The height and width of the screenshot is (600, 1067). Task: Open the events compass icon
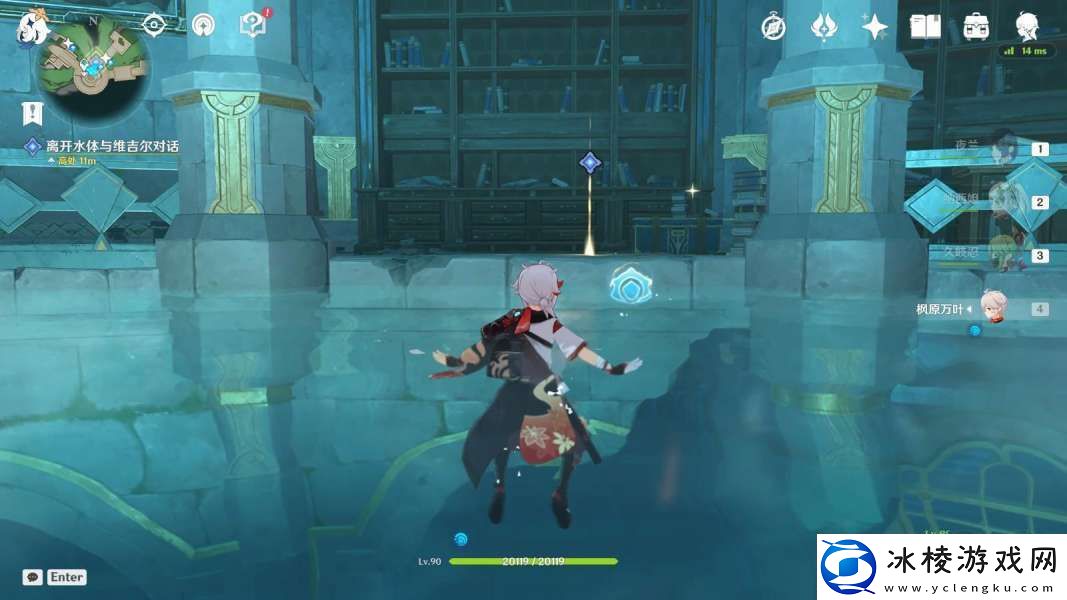[x=773, y=27]
